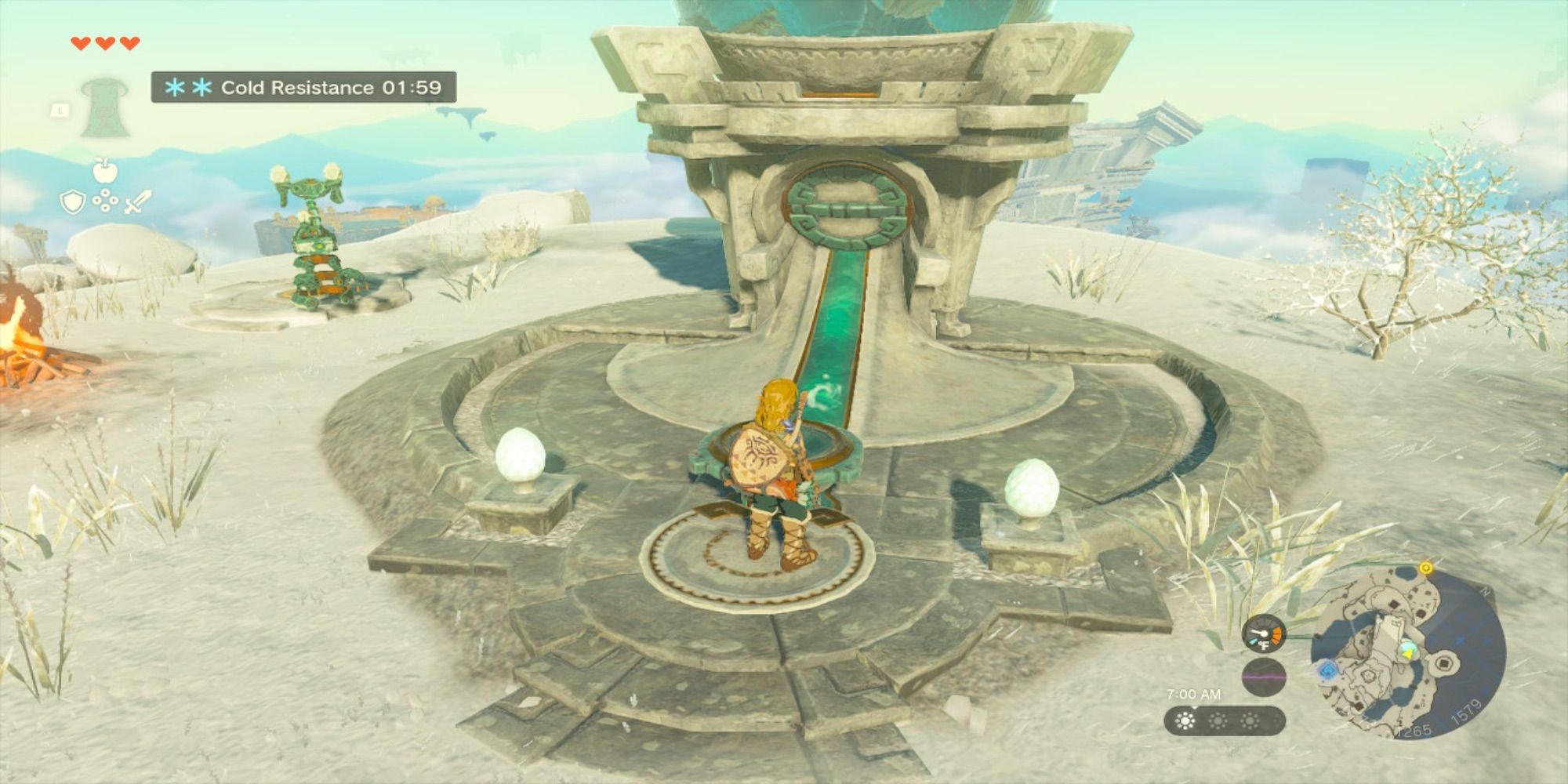Click the blue shrine marker on minimap

1327,670
